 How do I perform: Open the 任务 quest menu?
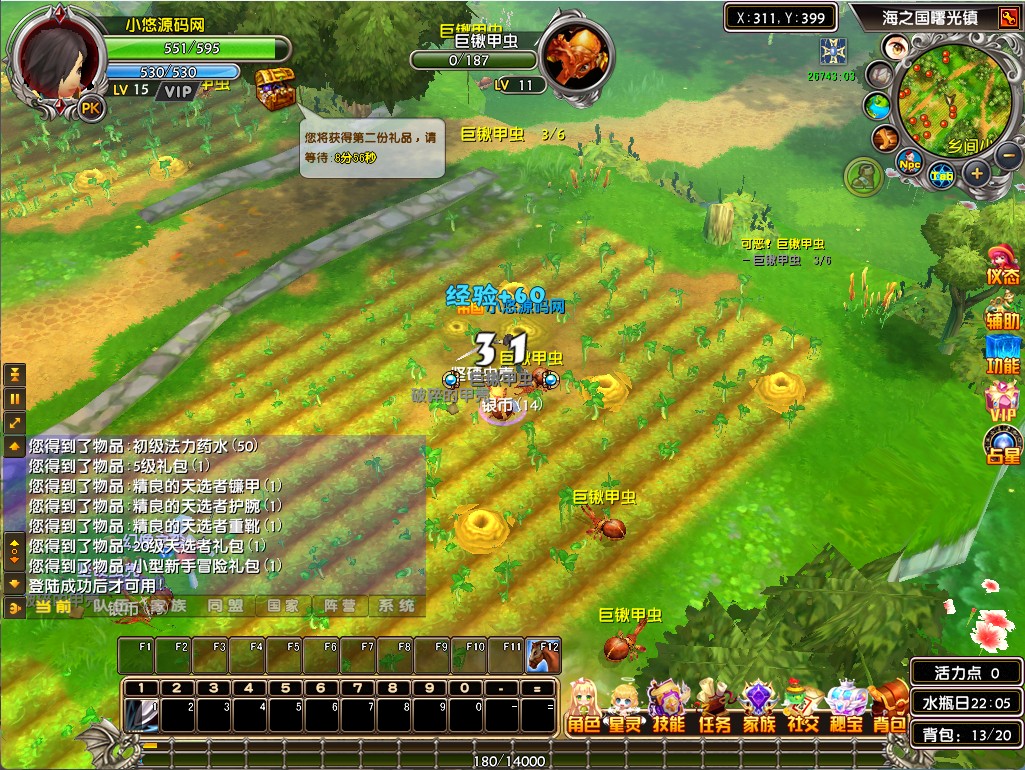click(713, 710)
